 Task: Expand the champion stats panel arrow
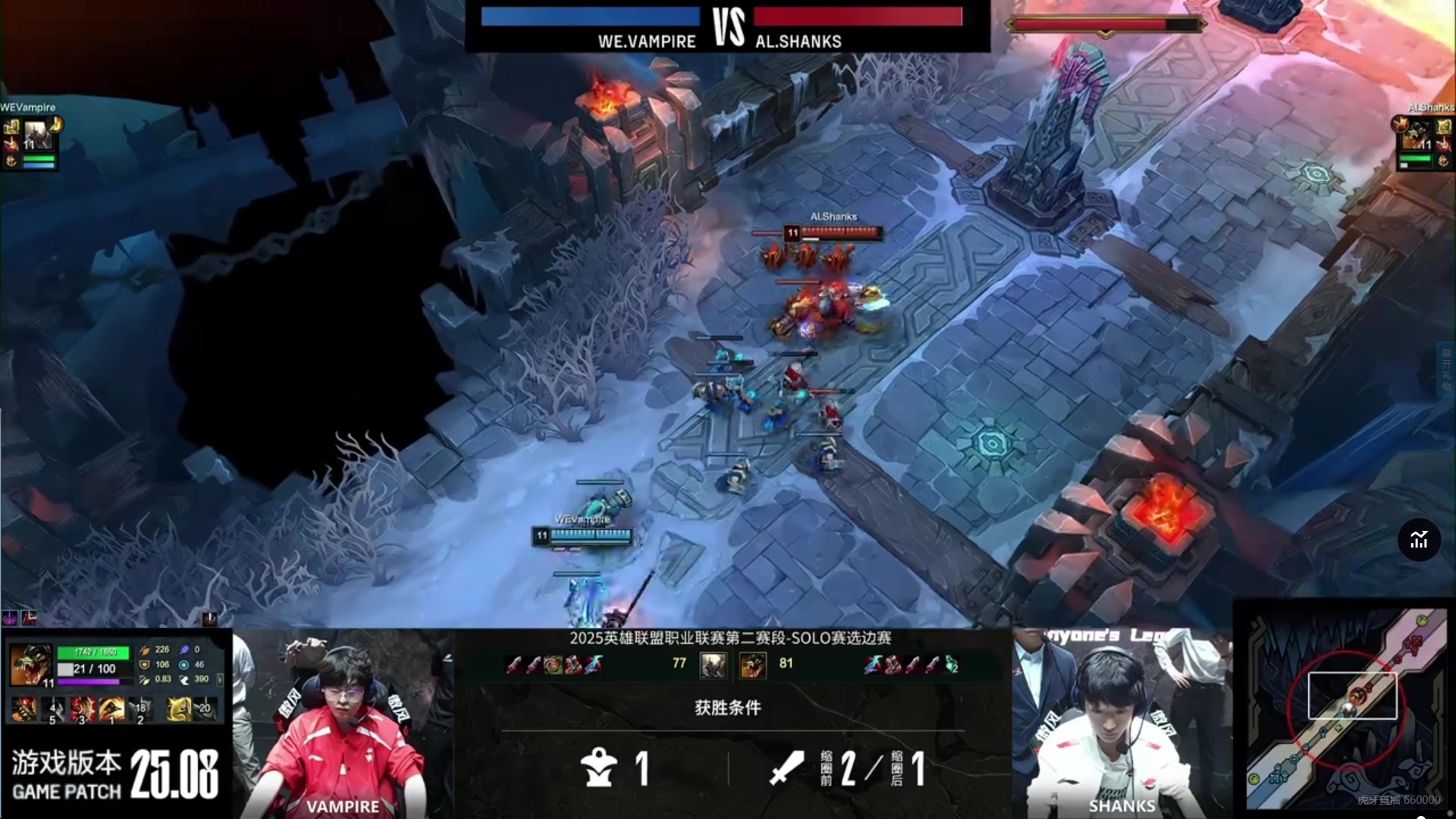click(x=220, y=679)
